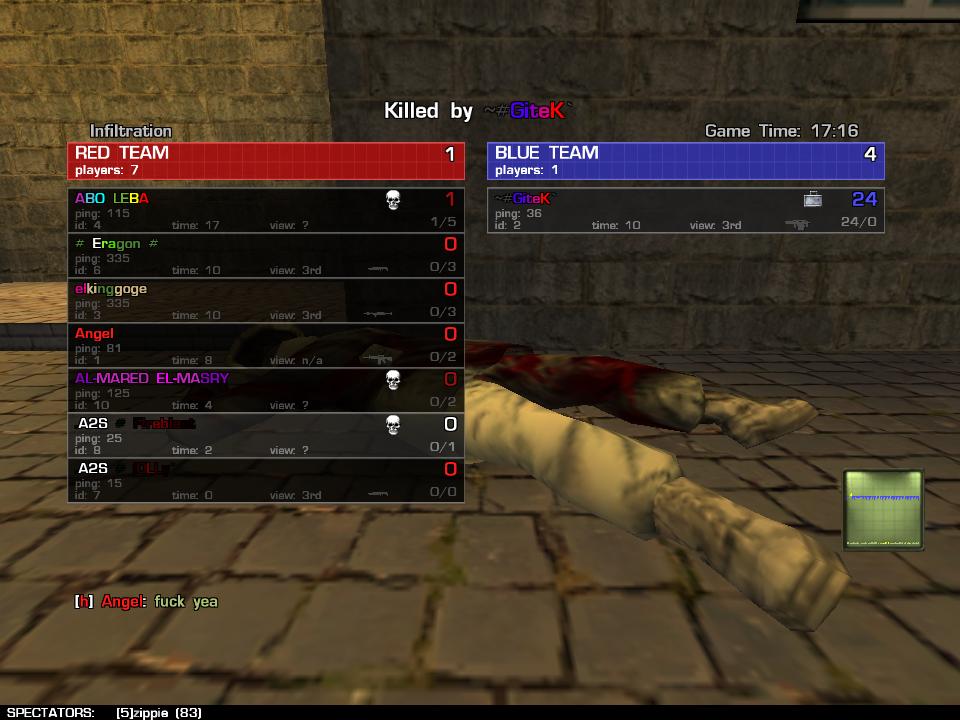Select the elkinggoge scoreboard row
This screenshot has width=960, height=720.
tap(266, 300)
